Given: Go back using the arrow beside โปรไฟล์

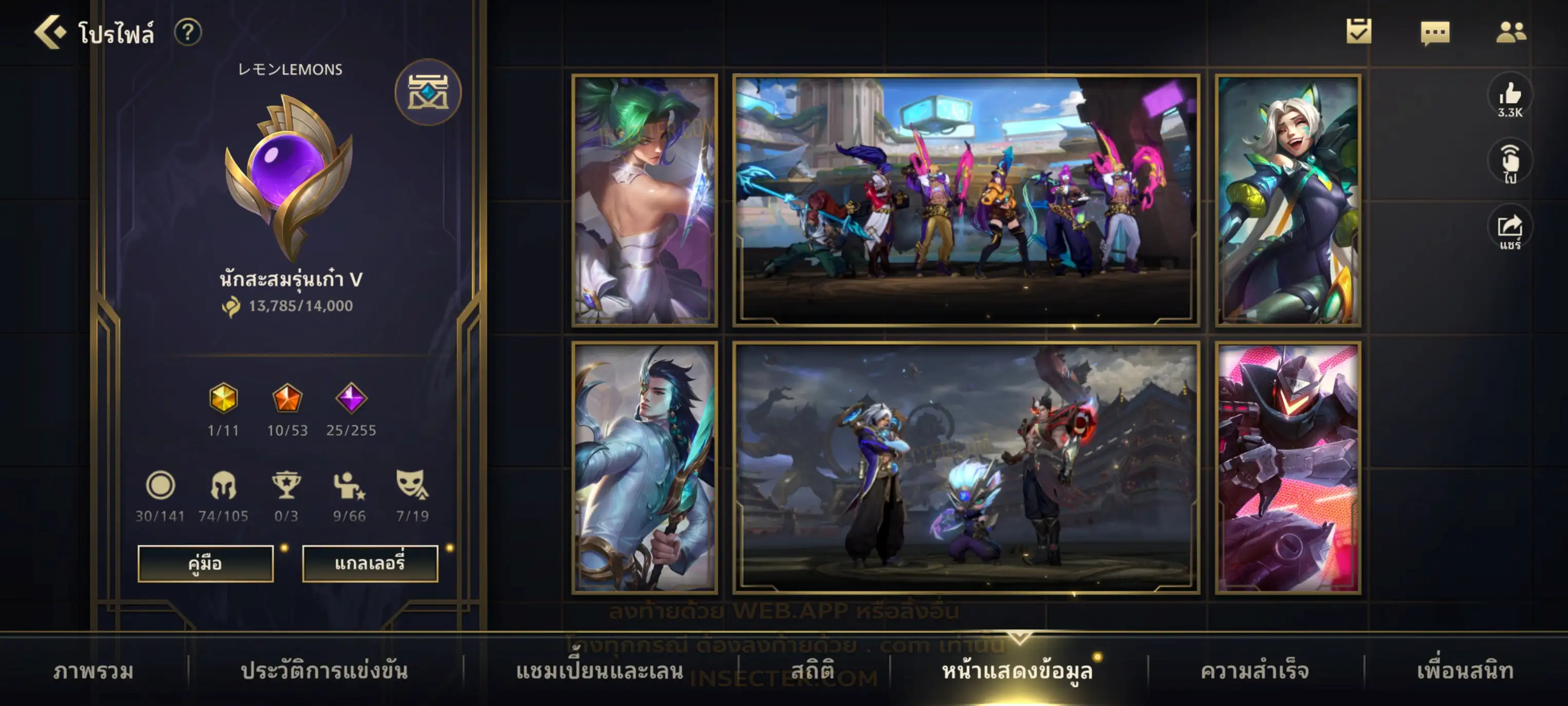Looking at the screenshot, I should (x=50, y=32).
